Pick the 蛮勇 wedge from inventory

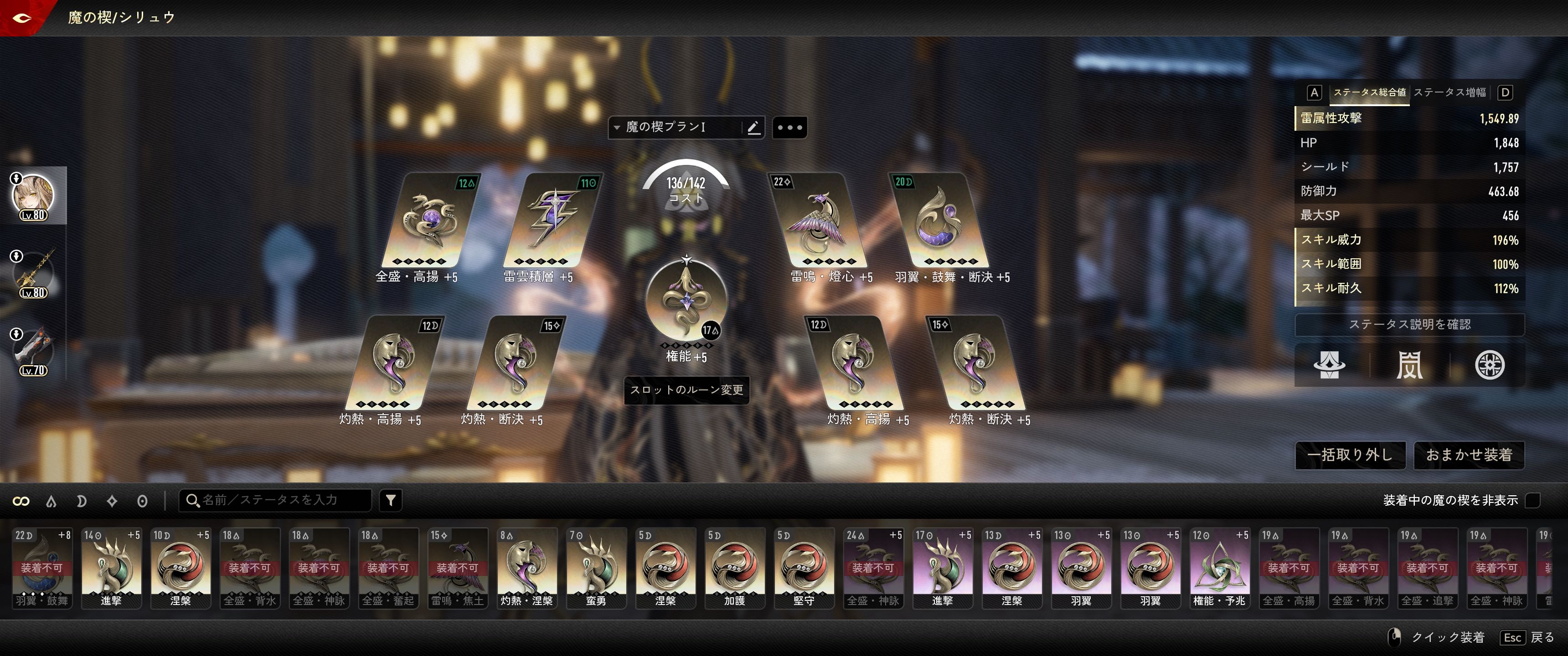click(596, 568)
